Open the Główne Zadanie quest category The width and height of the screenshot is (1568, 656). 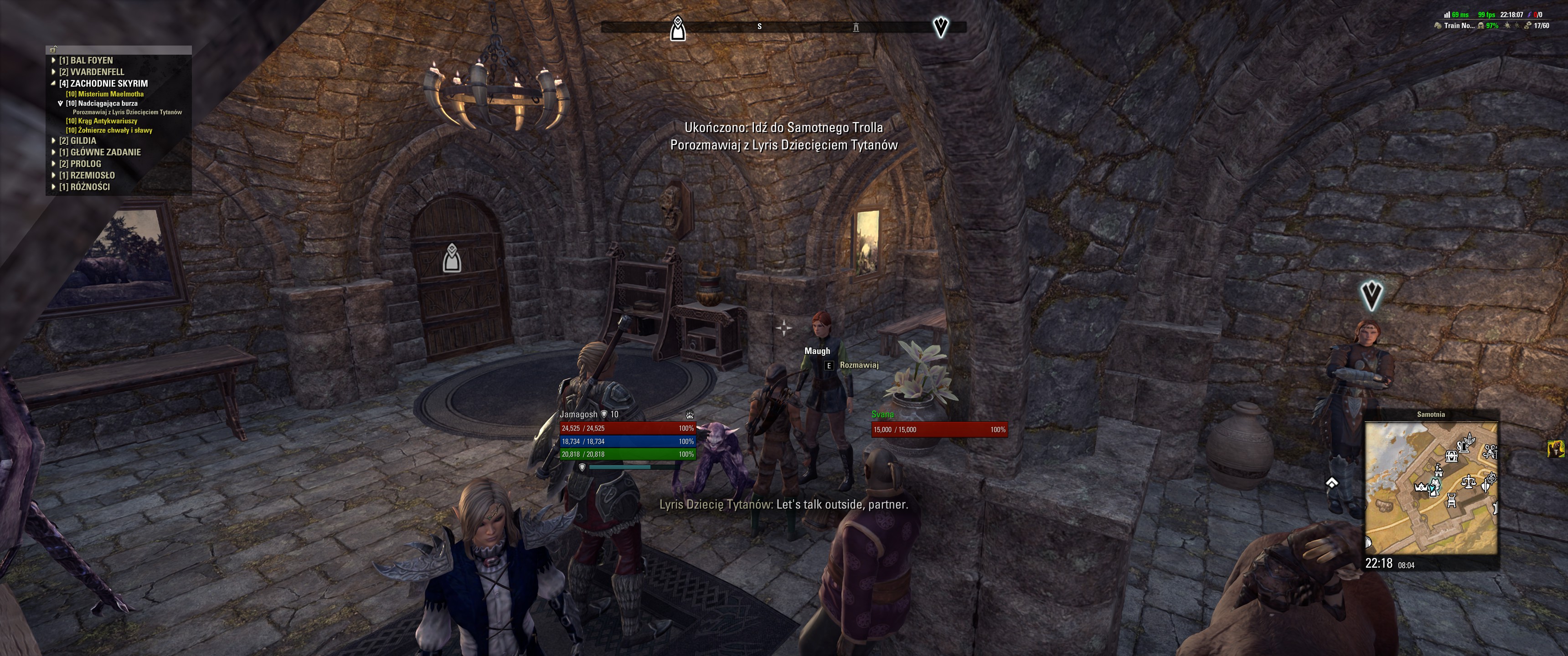click(99, 152)
